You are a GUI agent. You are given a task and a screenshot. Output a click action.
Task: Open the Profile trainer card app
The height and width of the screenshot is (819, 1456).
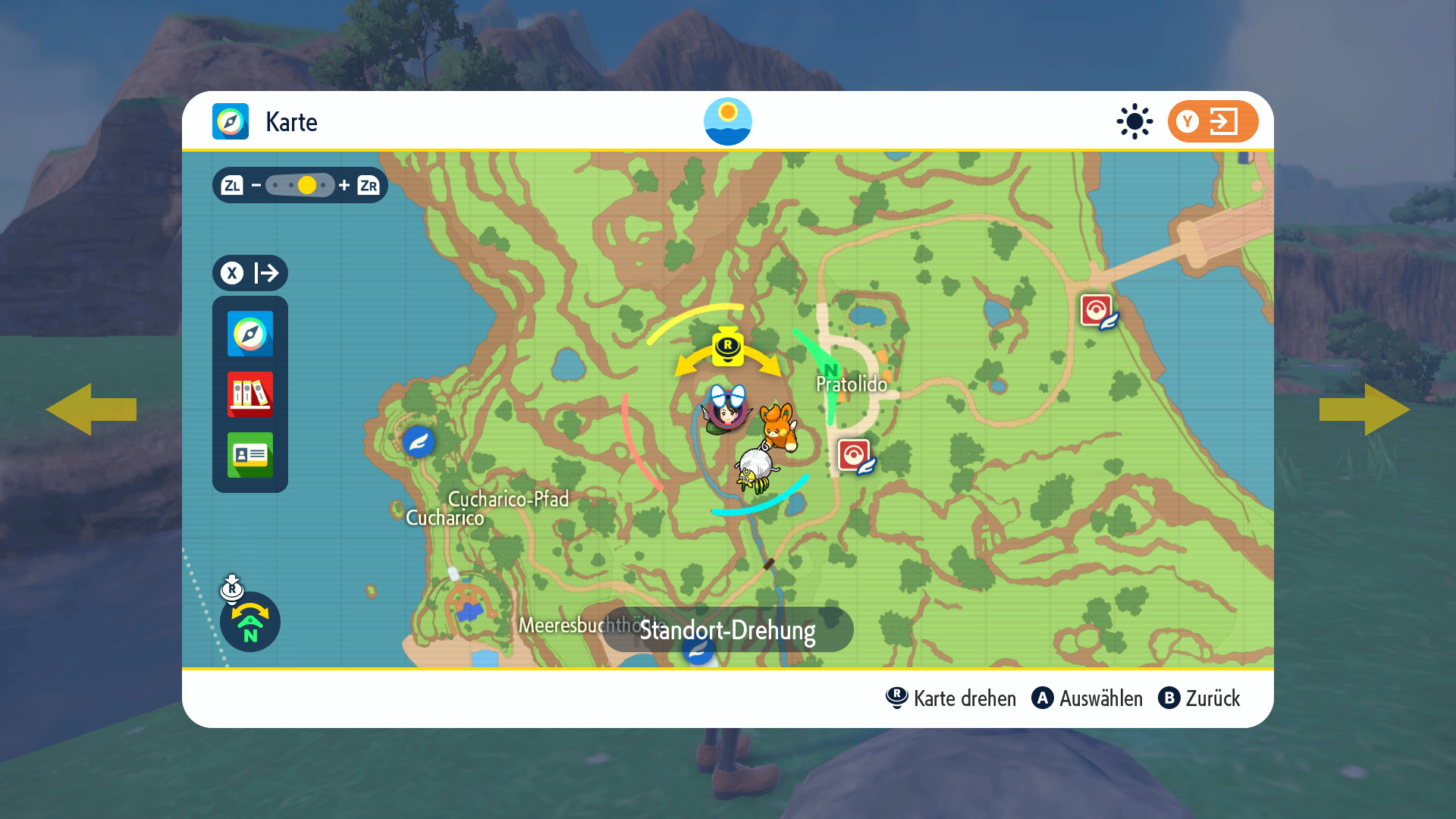coord(249,455)
